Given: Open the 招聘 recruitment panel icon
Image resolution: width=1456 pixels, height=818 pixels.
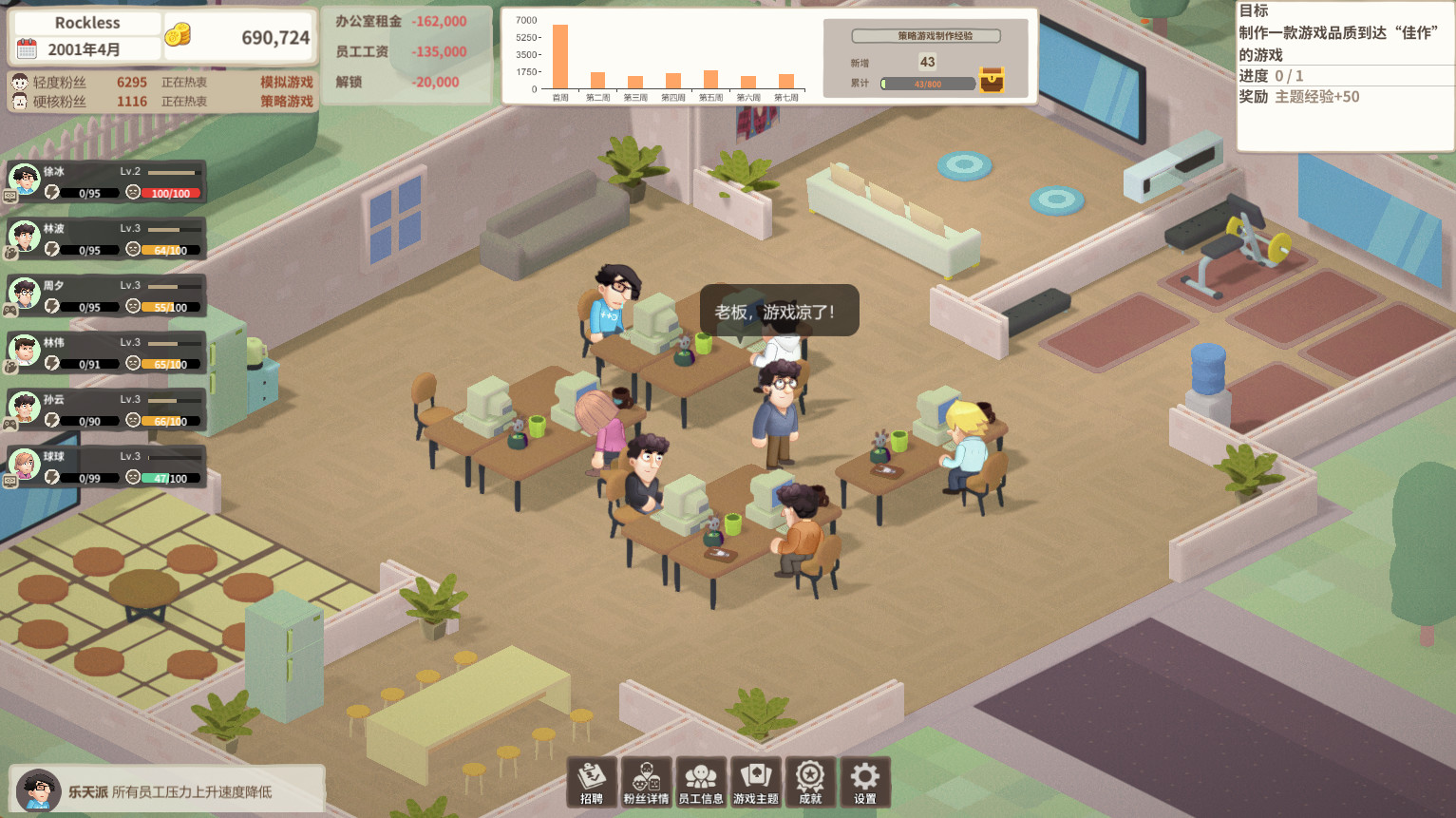Looking at the screenshot, I should (x=593, y=781).
